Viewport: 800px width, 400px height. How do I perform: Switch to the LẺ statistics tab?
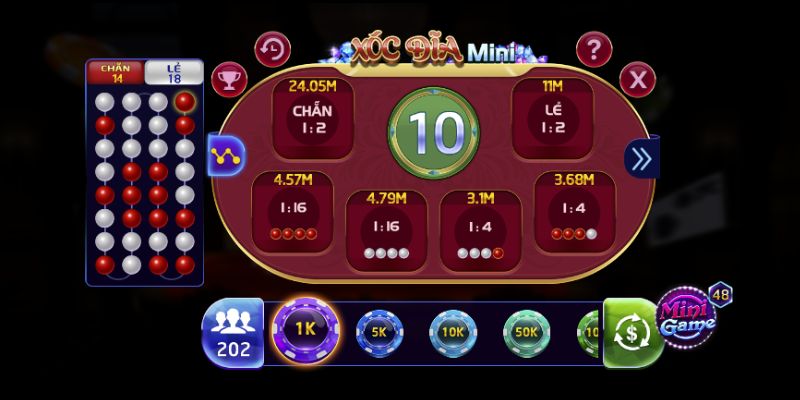pyautogui.click(x=174, y=72)
